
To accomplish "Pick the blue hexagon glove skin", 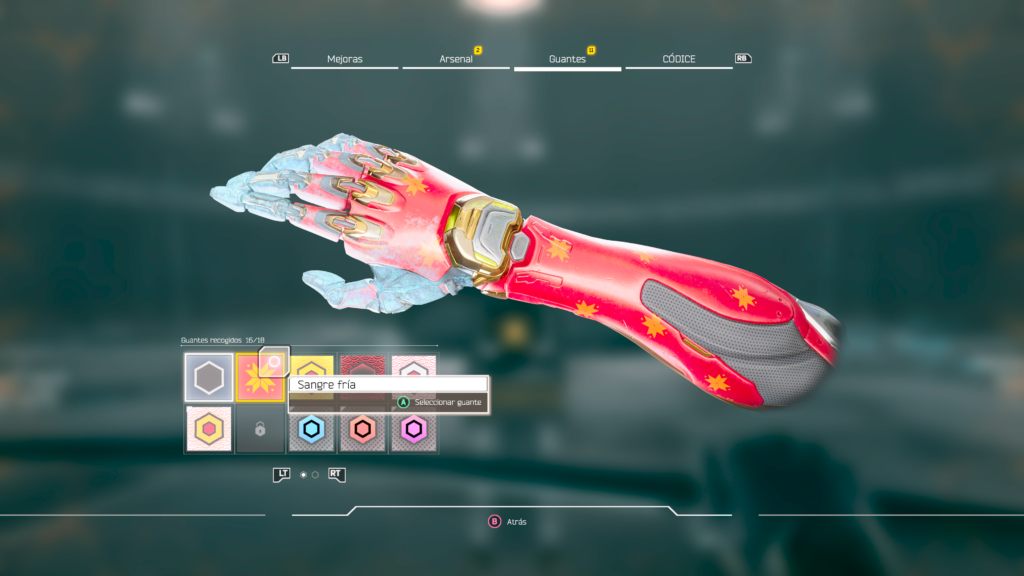I will 312,430.
